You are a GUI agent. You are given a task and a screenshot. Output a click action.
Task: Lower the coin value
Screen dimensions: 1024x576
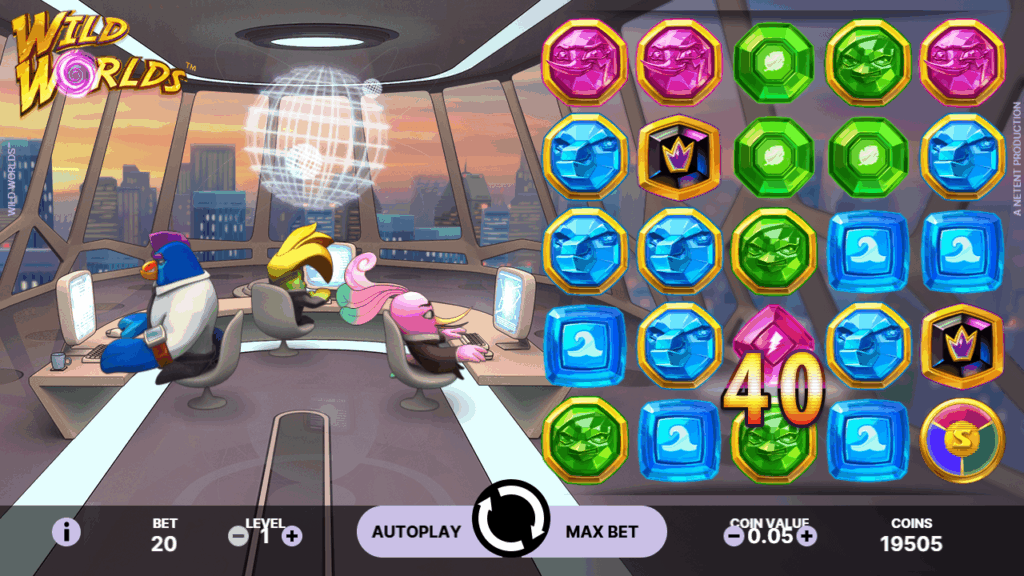pos(734,535)
